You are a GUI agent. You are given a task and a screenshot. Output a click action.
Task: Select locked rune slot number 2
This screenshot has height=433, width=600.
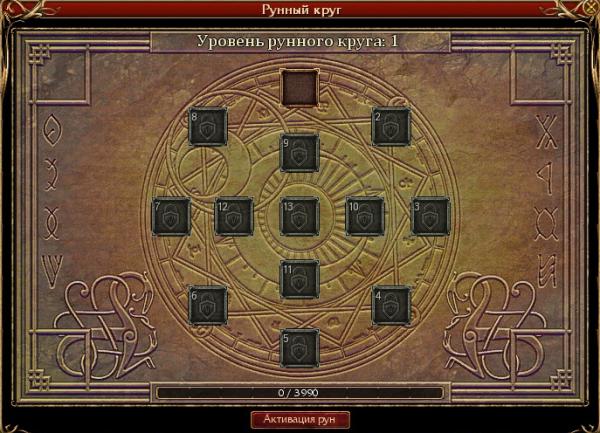click(x=391, y=126)
